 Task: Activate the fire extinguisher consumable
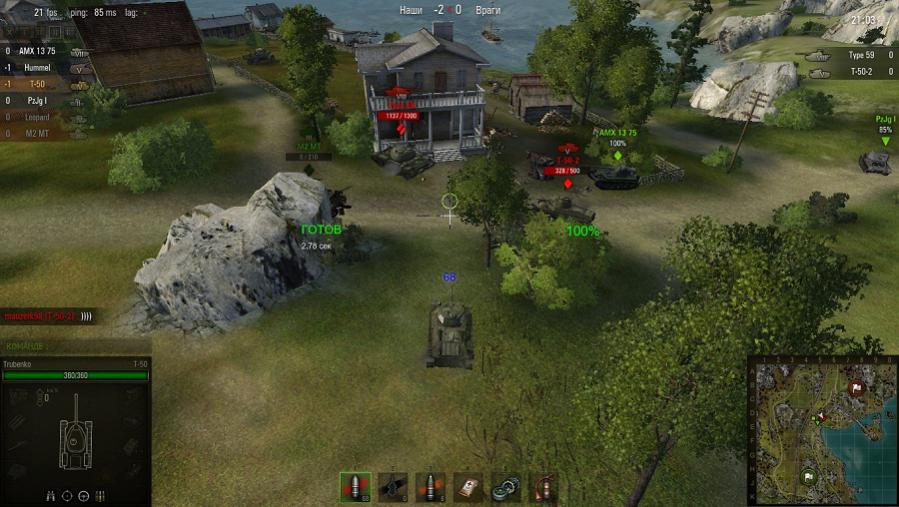[x=543, y=487]
